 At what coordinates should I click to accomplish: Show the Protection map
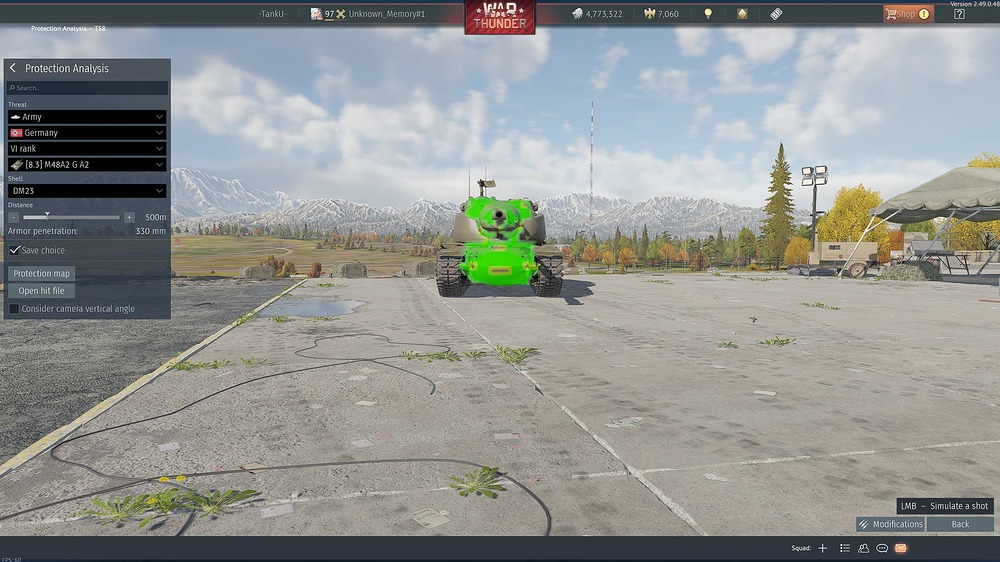click(41, 273)
